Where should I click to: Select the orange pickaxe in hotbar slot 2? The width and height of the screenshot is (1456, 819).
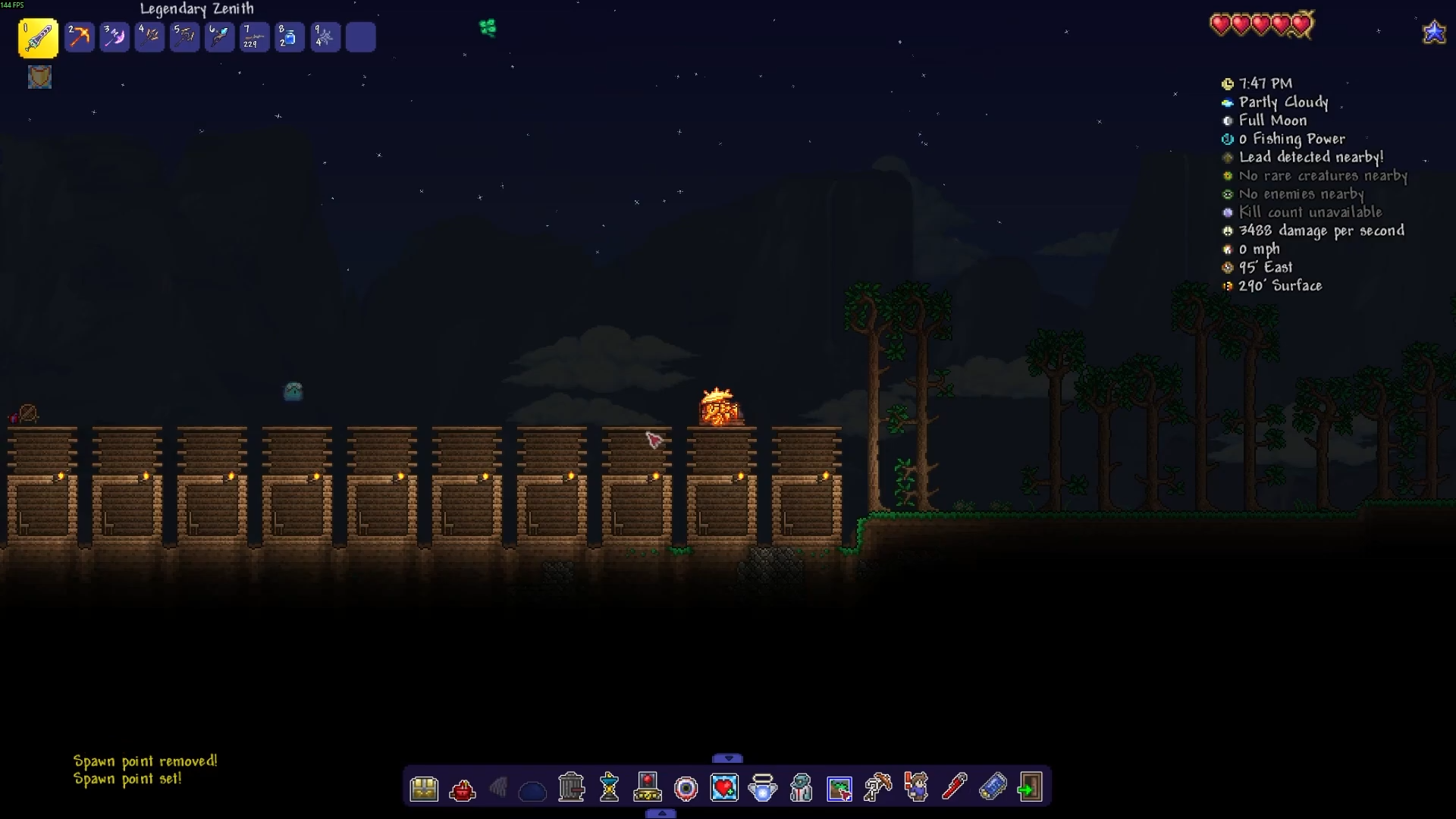tap(79, 37)
